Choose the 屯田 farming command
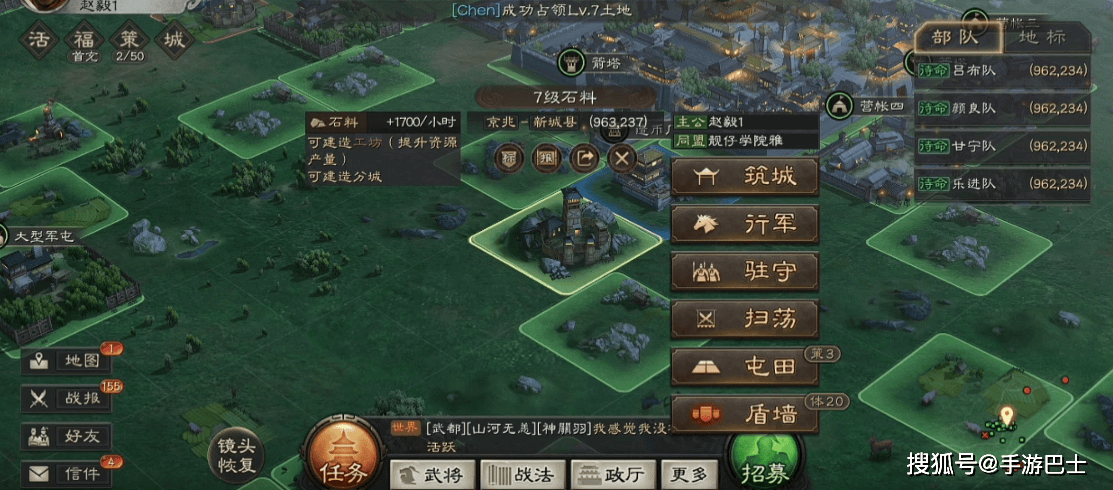Screen dimensions: 1113x490 click(744, 366)
